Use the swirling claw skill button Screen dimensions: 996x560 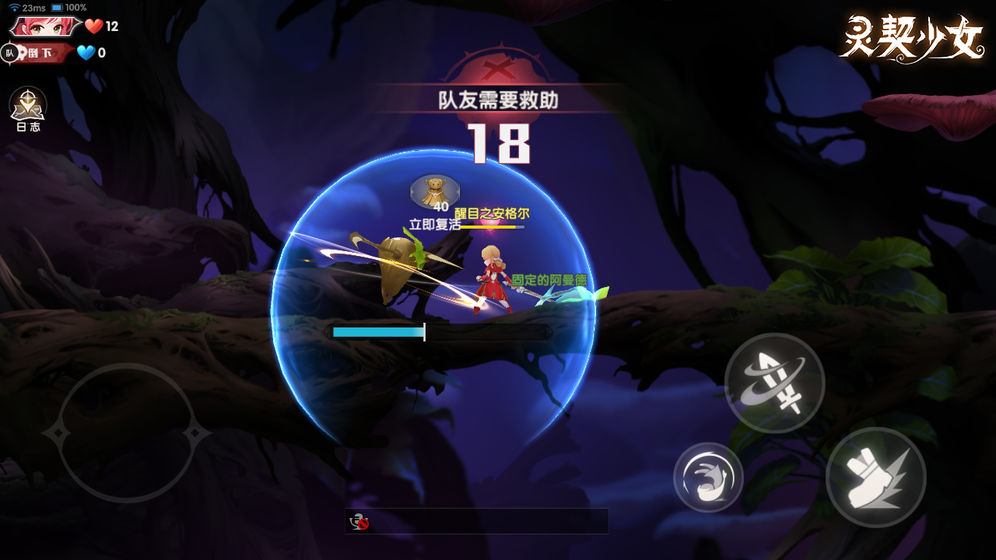click(708, 477)
